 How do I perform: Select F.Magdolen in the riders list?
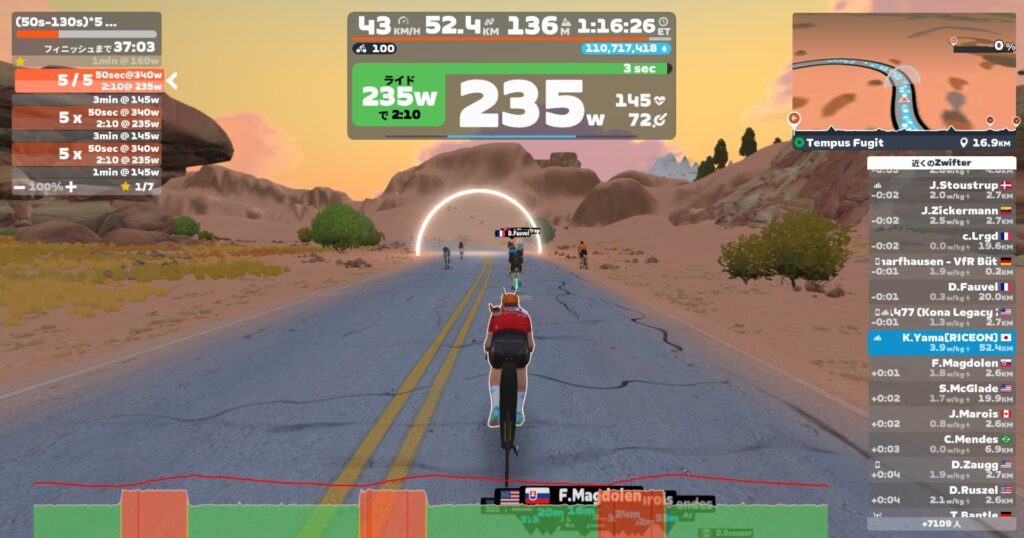pyautogui.click(x=941, y=368)
